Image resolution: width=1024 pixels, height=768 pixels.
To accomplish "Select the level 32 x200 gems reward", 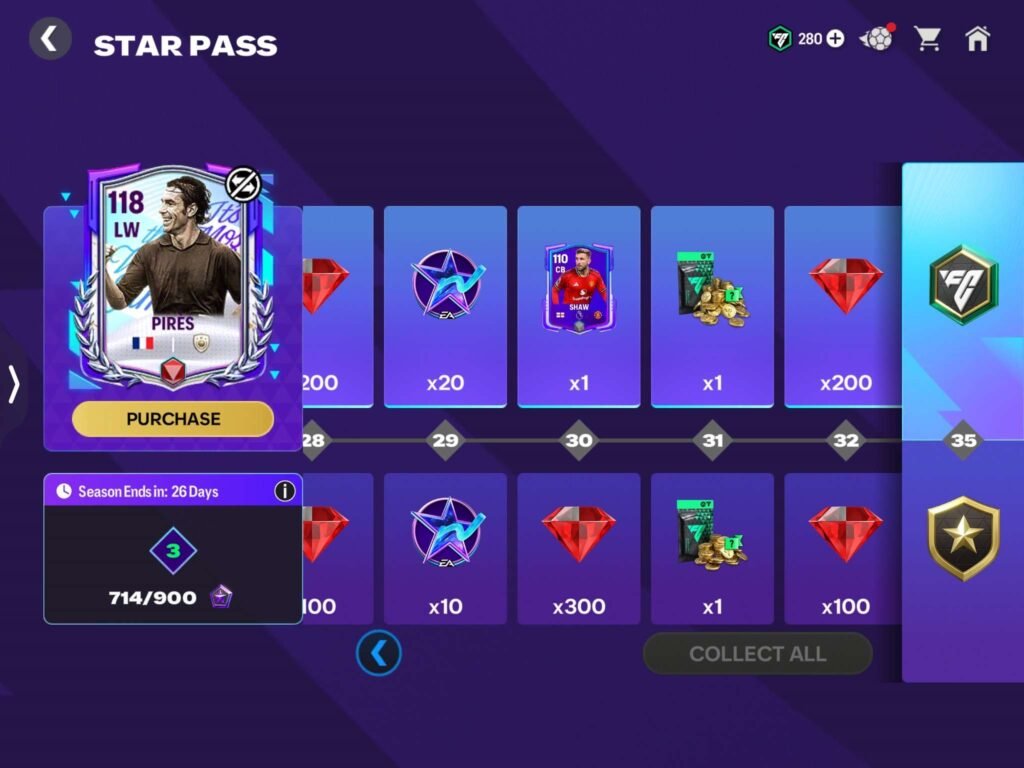I will [845, 305].
